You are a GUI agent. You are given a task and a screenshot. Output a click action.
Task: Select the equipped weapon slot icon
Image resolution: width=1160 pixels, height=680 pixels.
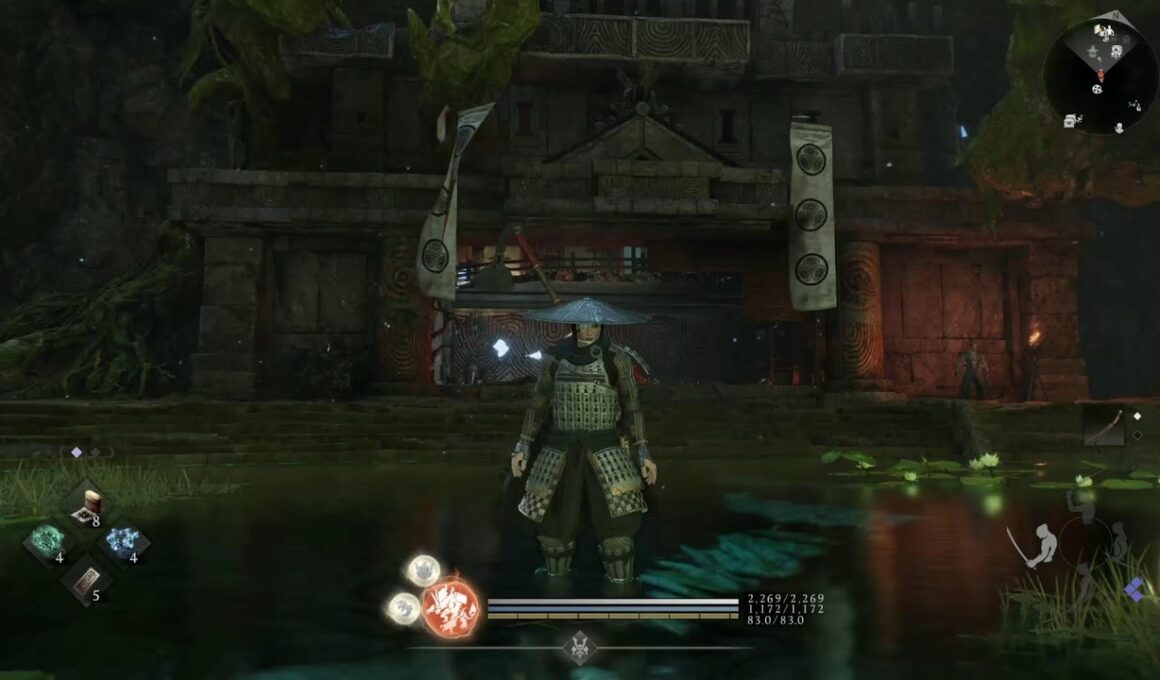(x=1105, y=427)
